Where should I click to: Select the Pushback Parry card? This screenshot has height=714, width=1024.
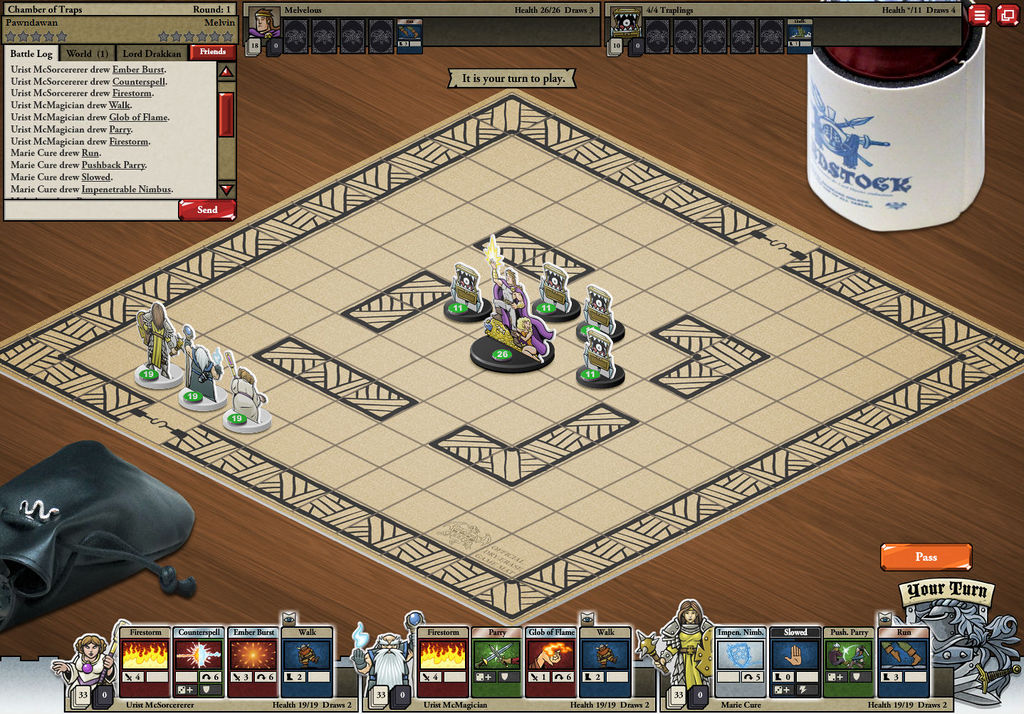coord(849,662)
